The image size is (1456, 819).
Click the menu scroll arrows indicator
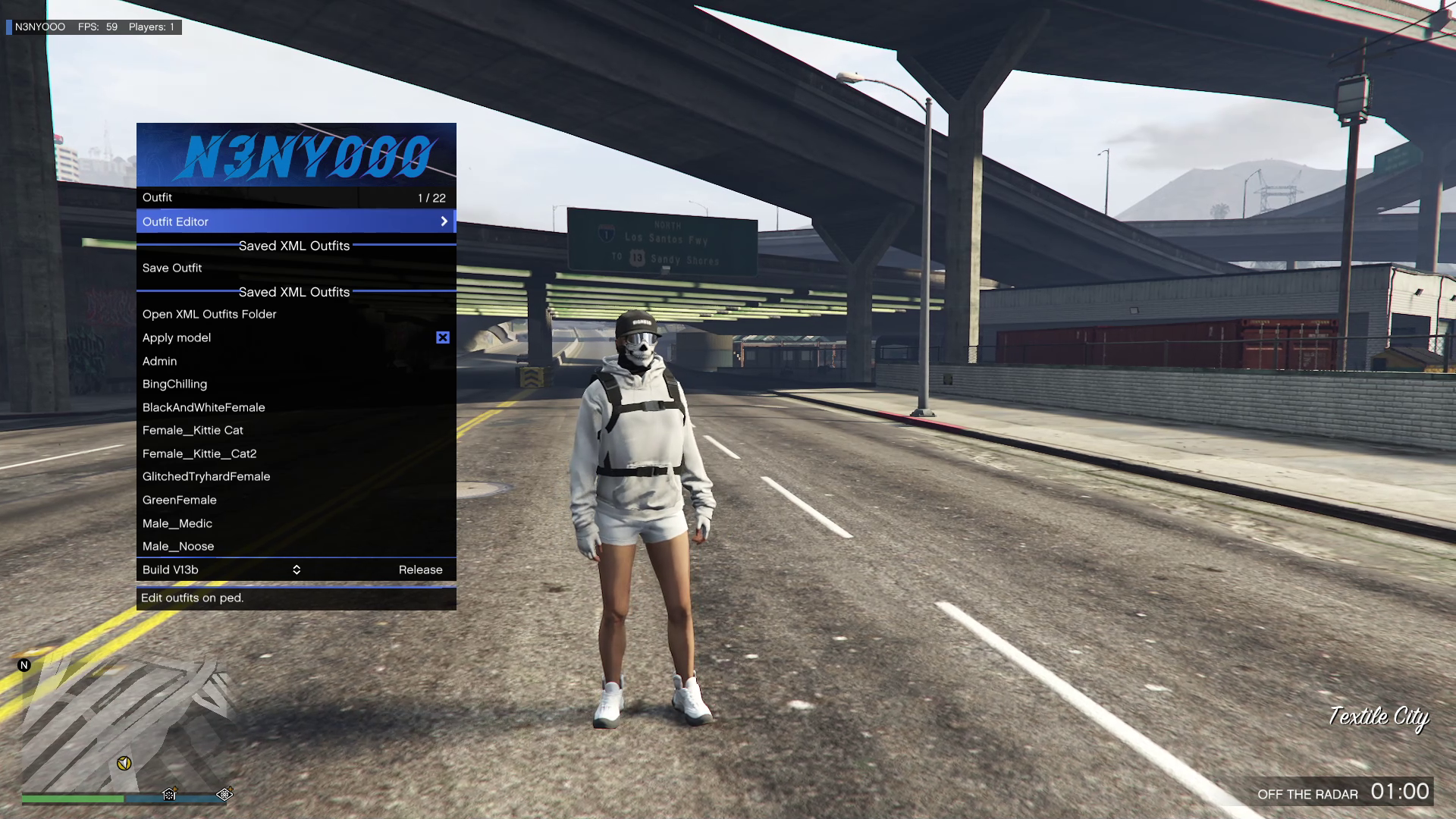click(x=297, y=570)
